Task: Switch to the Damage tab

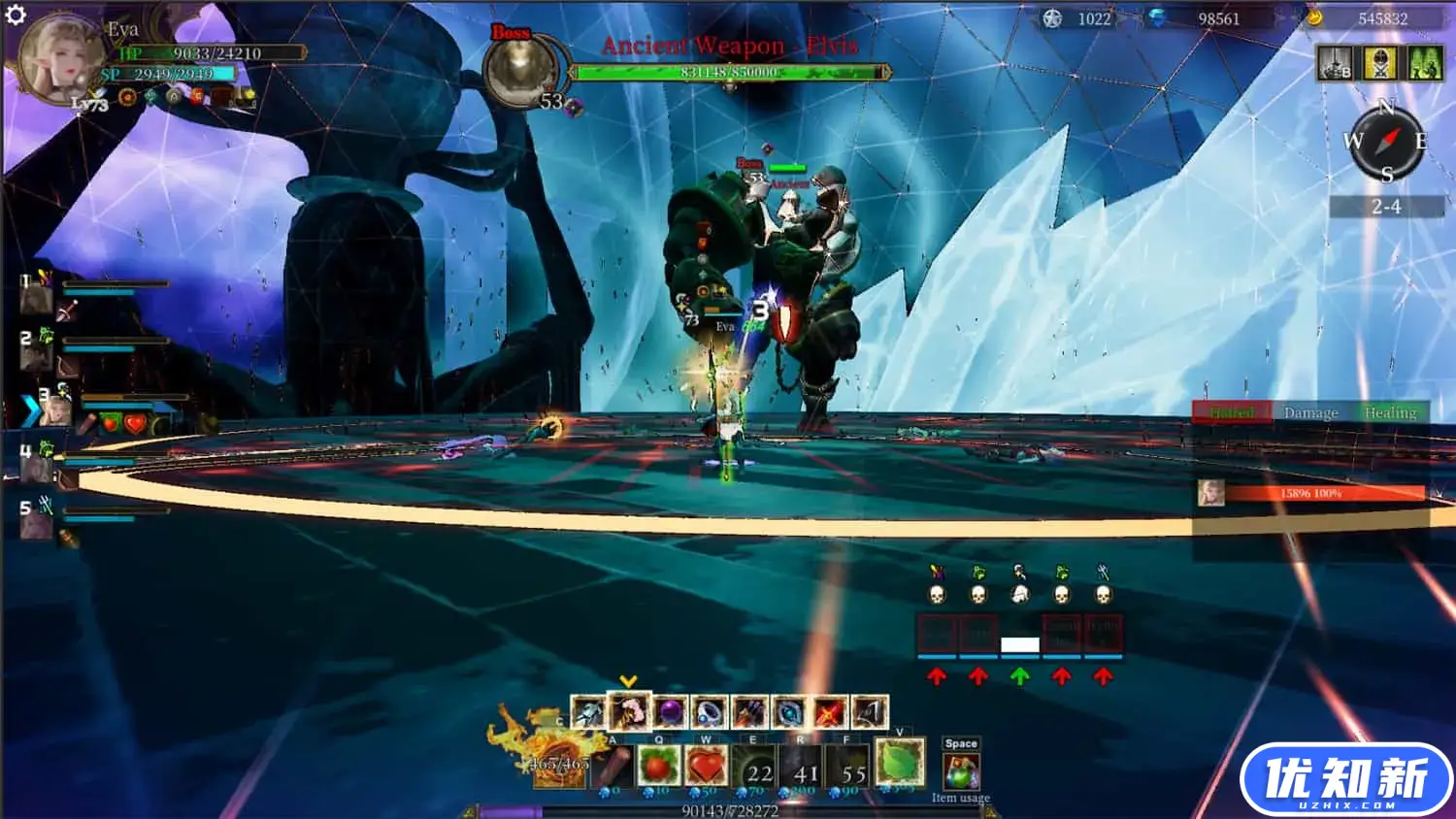Action: [1310, 412]
